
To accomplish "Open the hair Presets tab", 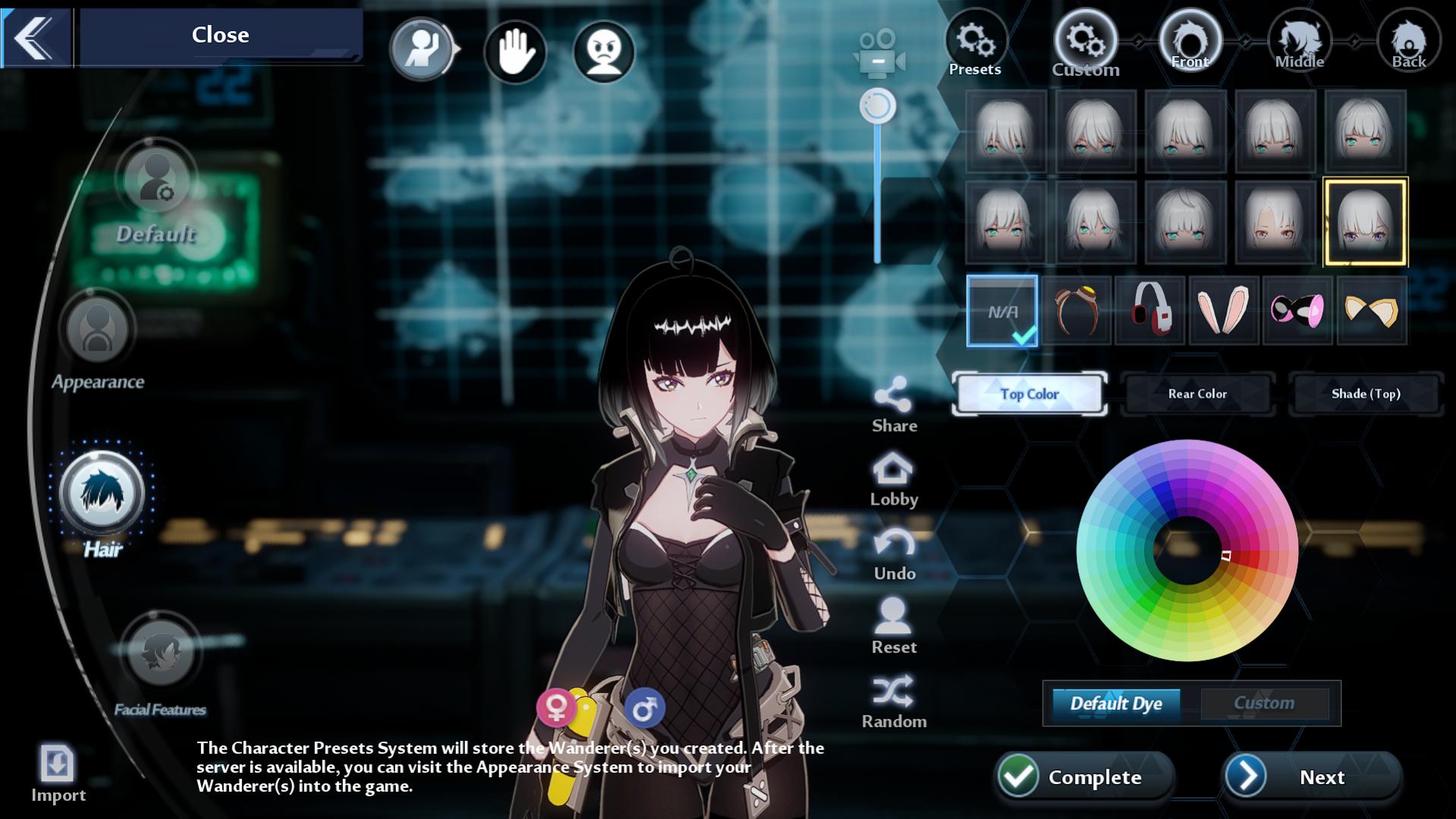I will pyautogui.click(x=975, y=42).
